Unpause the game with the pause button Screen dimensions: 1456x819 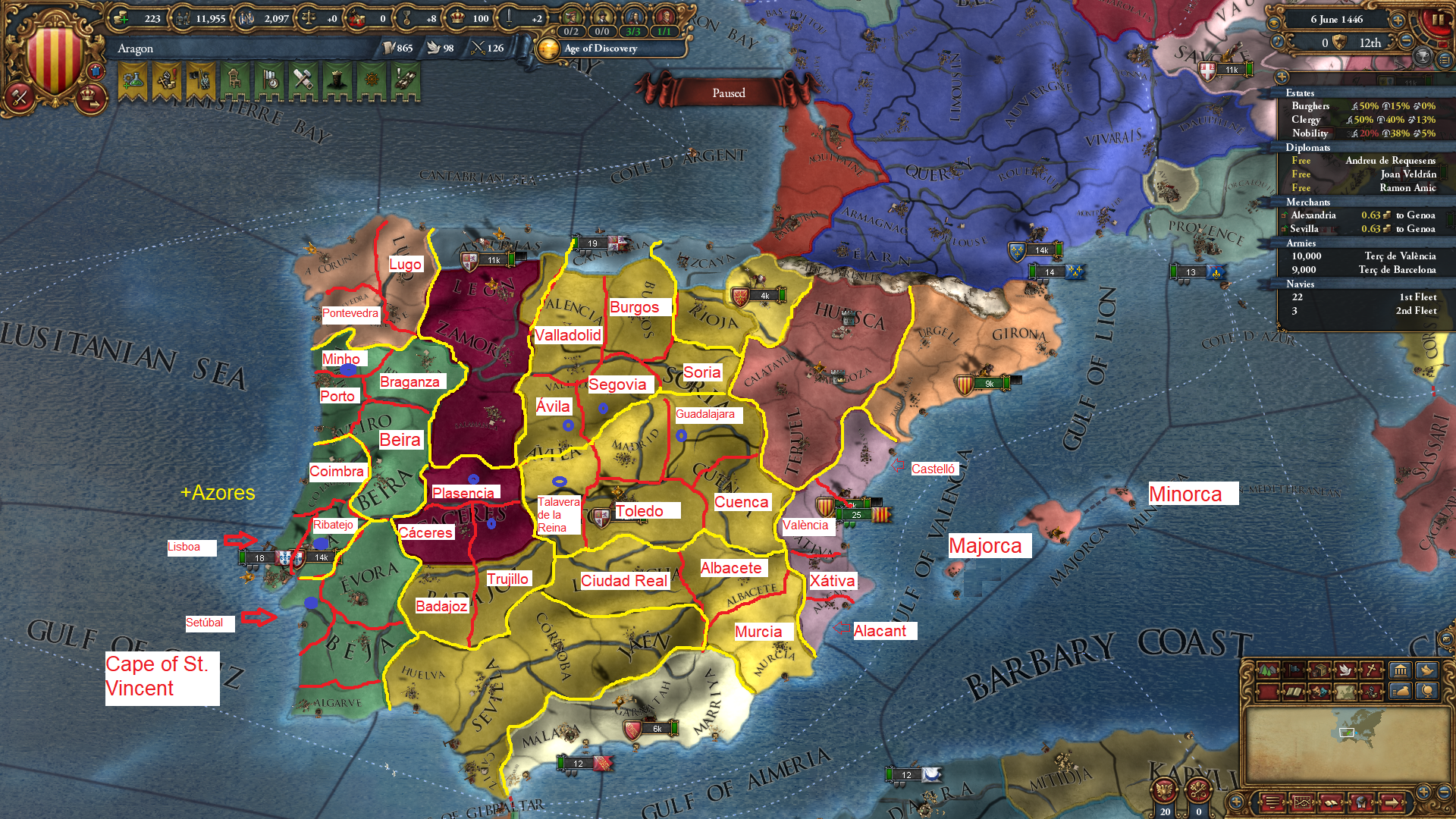[1439, 20]
